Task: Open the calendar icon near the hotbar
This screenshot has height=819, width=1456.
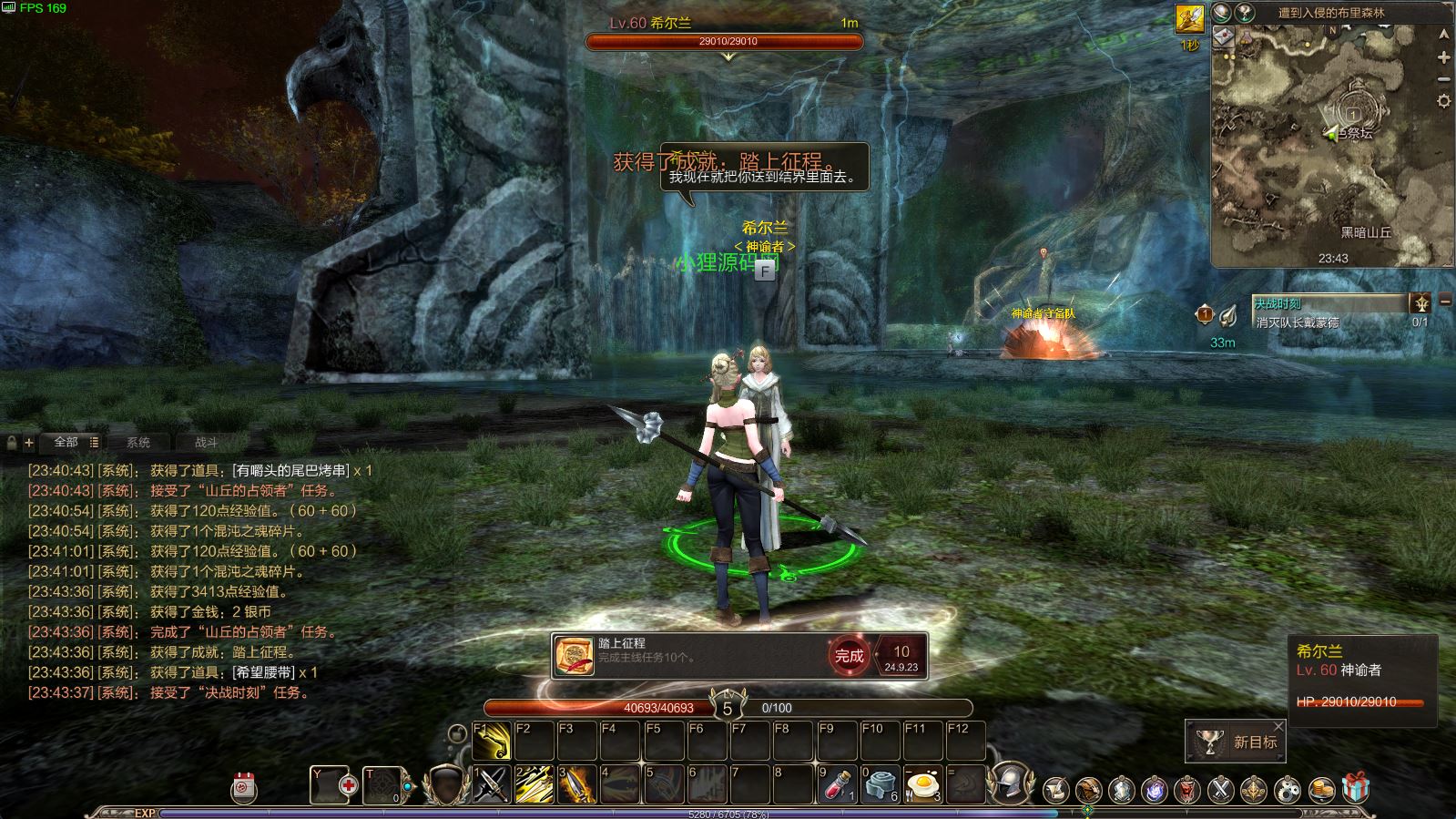Action: coord(244,788)
